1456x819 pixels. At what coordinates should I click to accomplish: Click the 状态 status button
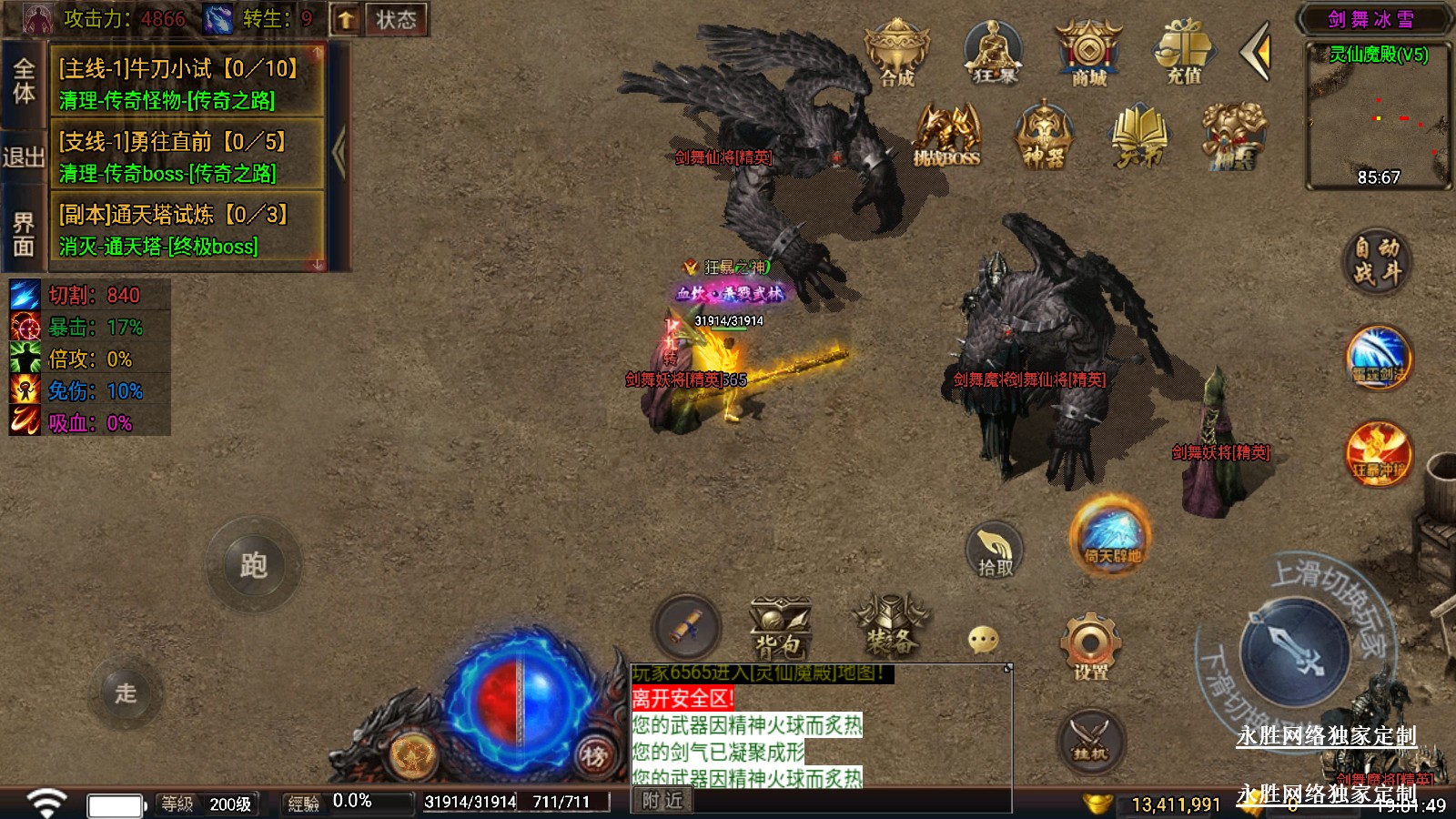point(396,19)
